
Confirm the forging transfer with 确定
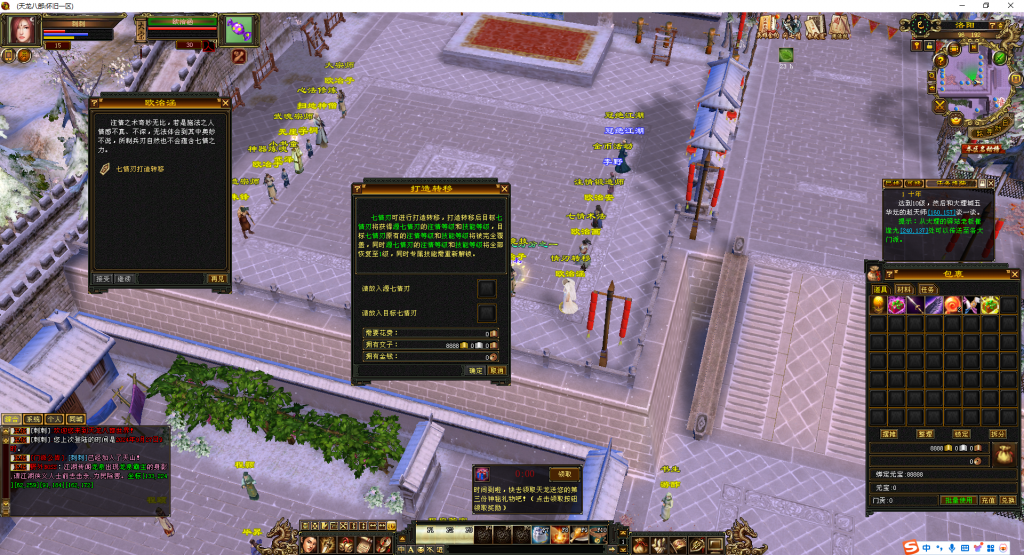476,370
